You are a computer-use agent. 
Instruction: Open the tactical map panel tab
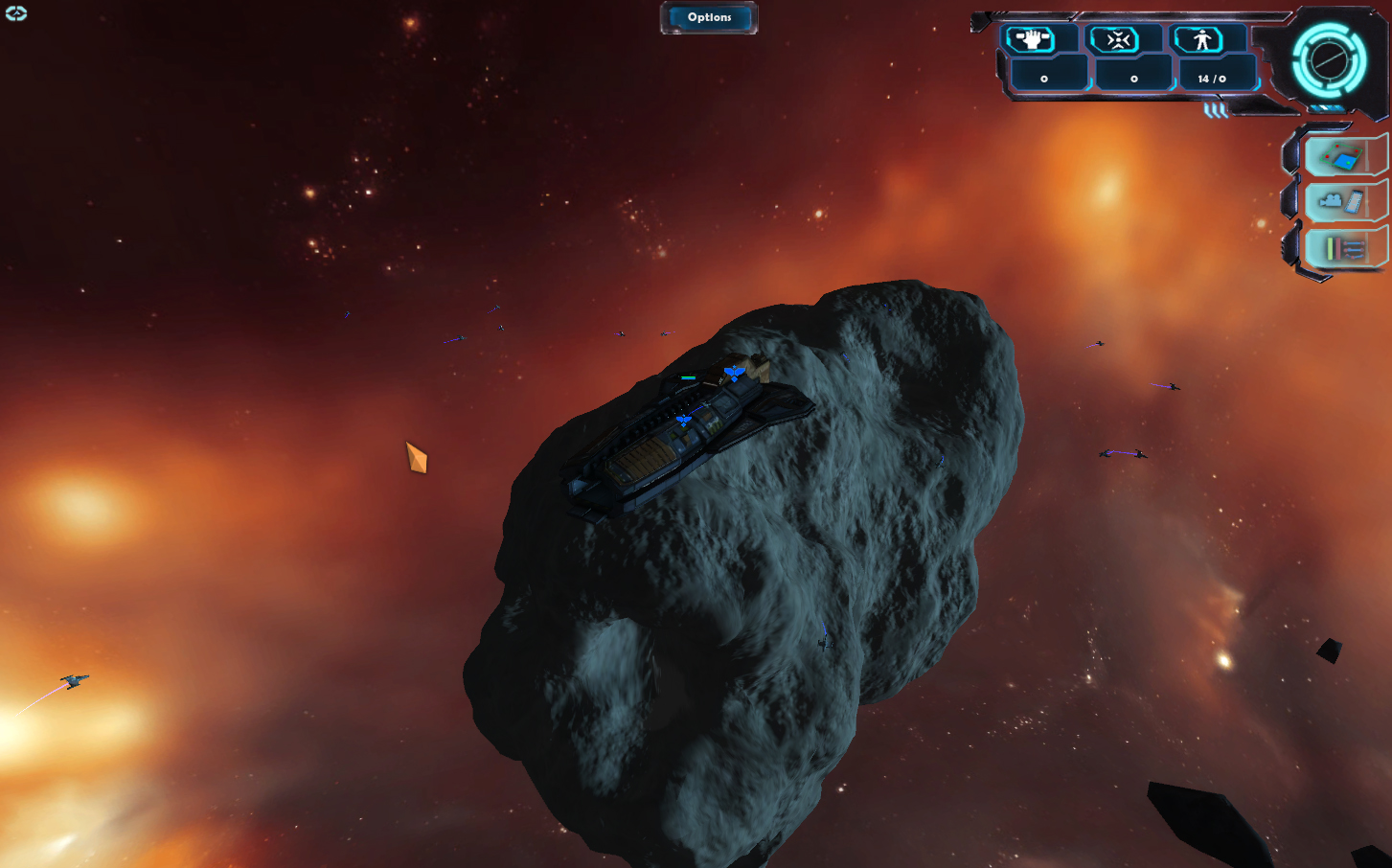[x=1343, y=155]
